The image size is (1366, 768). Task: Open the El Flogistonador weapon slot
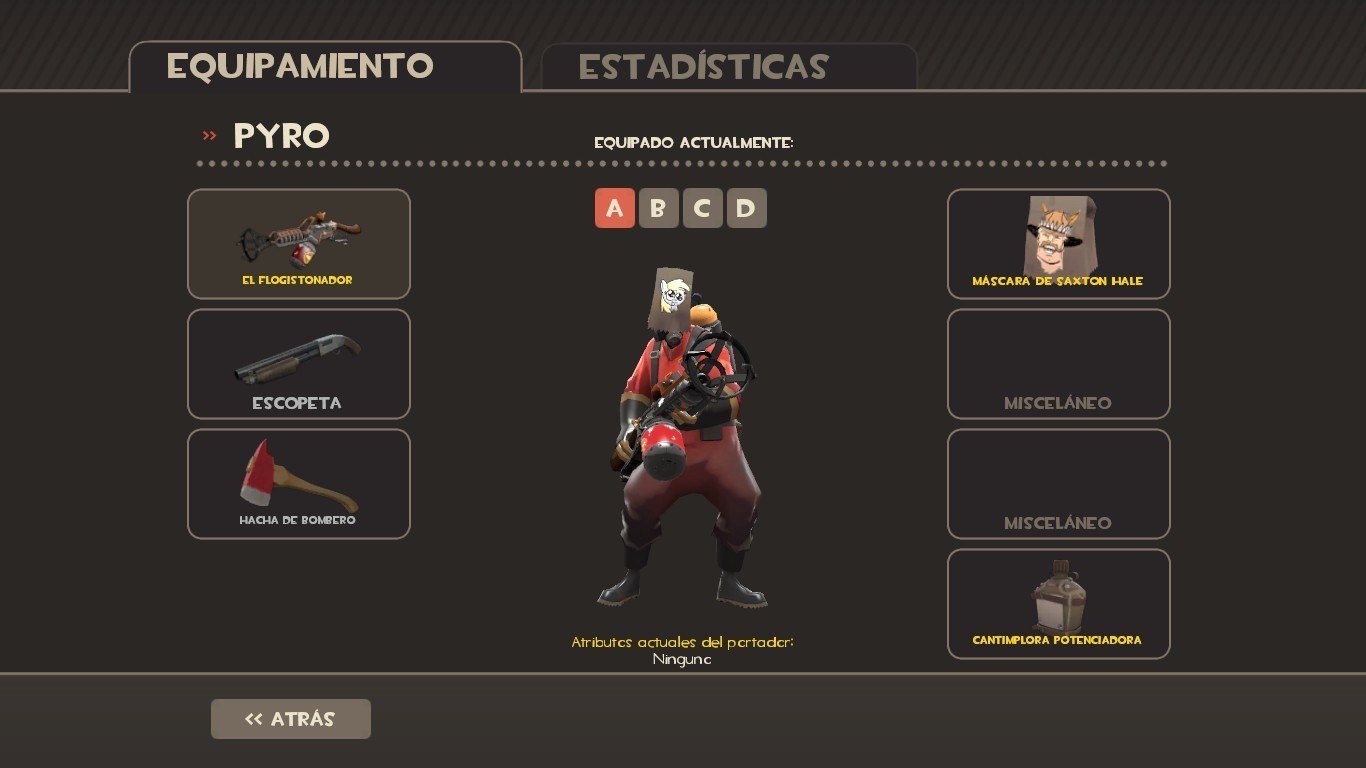pos(298,244)
